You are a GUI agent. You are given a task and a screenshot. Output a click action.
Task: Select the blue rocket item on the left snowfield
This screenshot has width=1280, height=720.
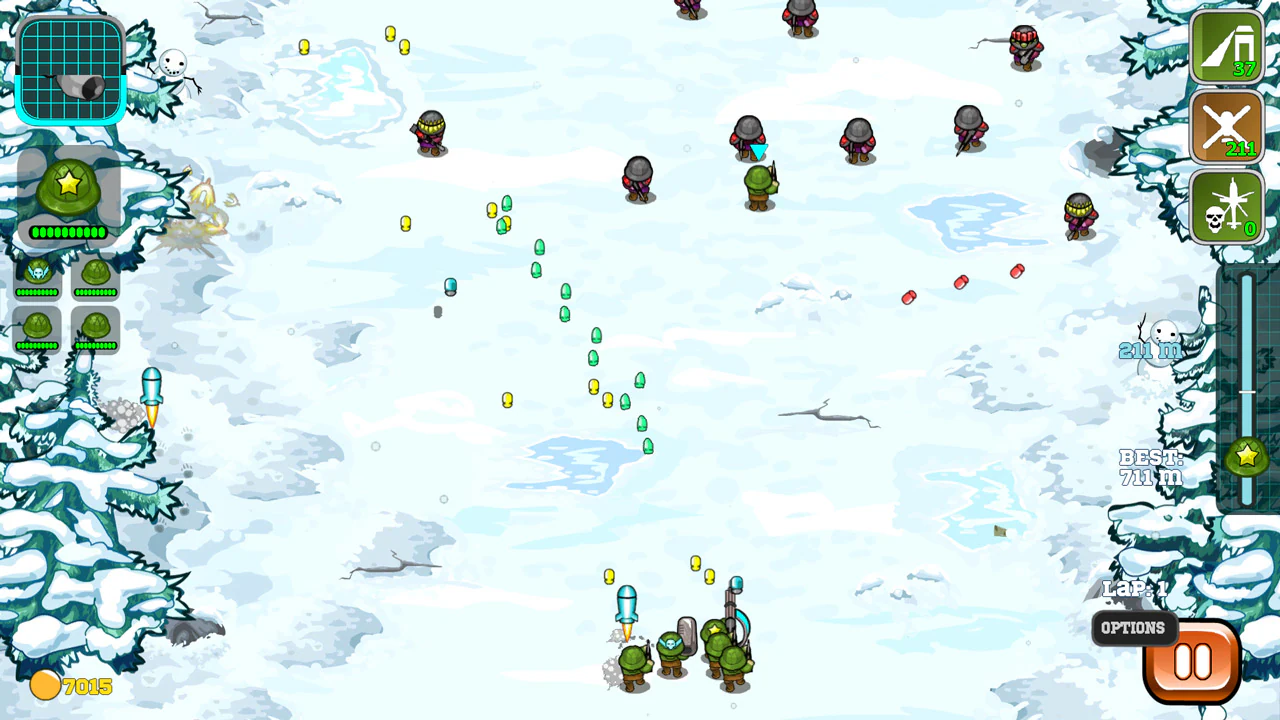[x=152, y=385]
